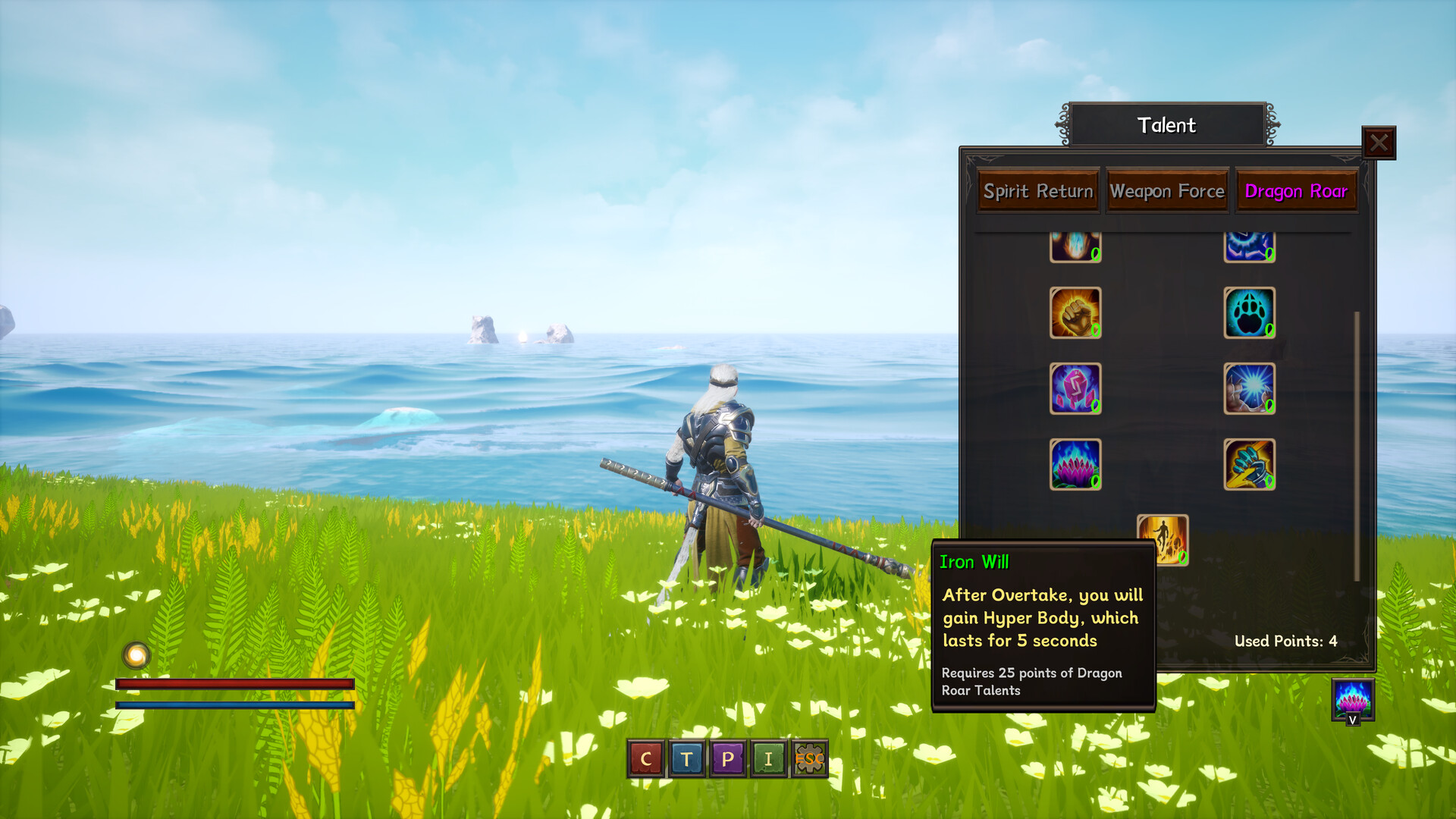Open inventory using the I button
The width and height of the screenshot is (1456, 819).
coord(769,759)
